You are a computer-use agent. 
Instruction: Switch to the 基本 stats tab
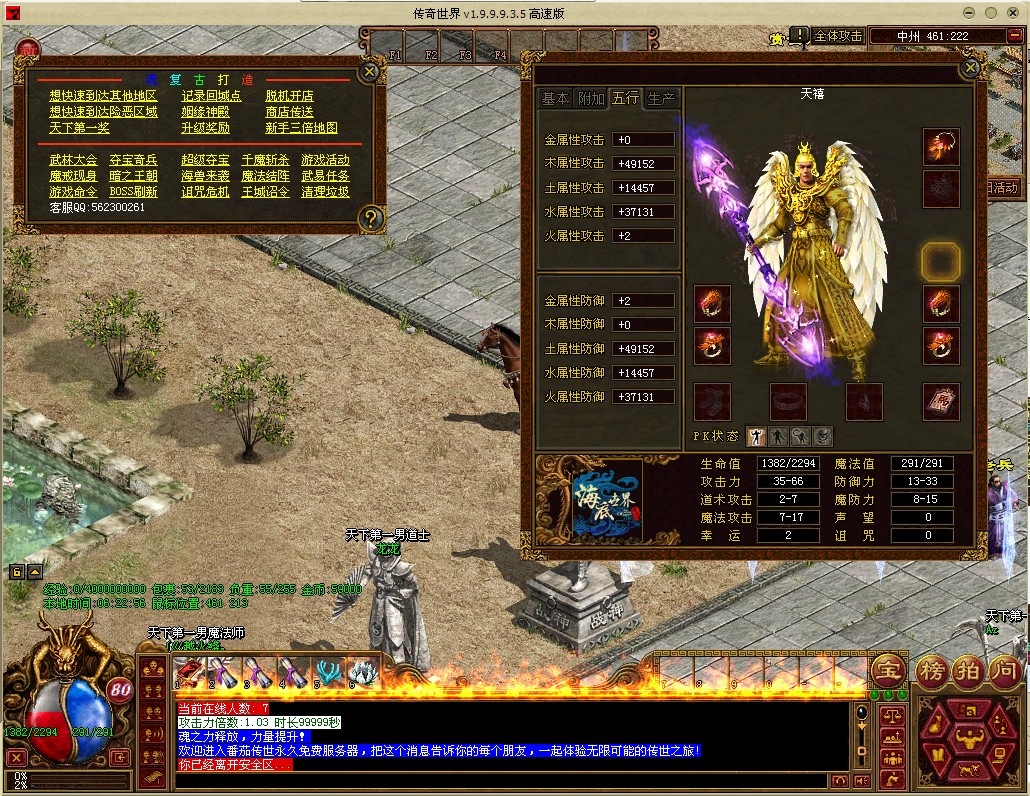tap(555, 98)
